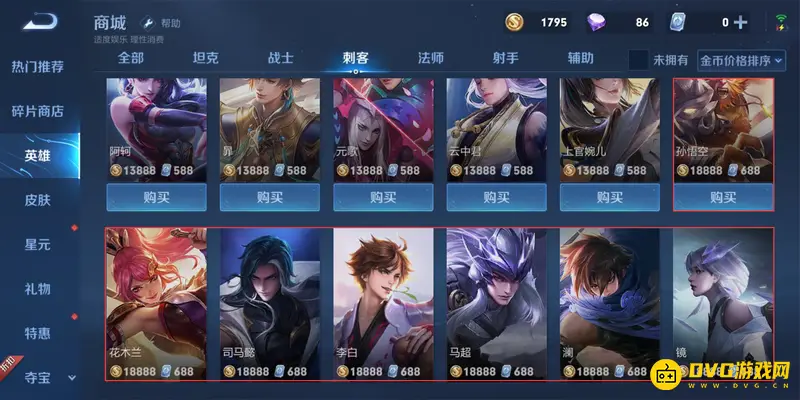This screenshot has height=400, width=800.
Task: Select the 李白 hero card
Action: click(383, 305)
